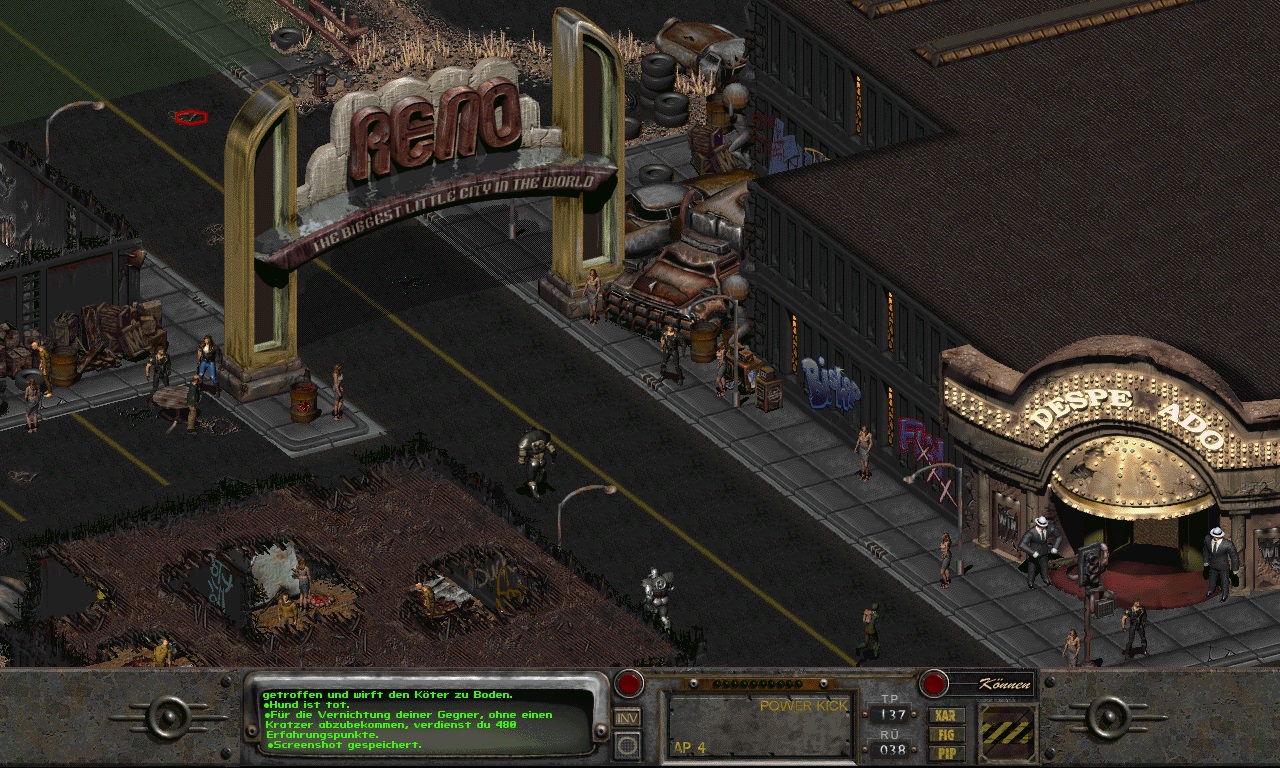Open the map with the KAR button

(946, 716)
